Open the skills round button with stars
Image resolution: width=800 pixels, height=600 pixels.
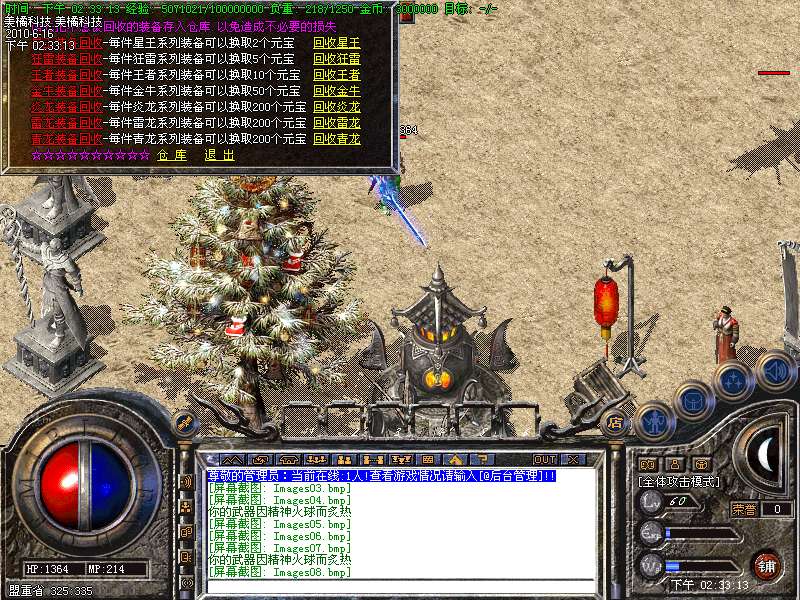click(734, 381)
